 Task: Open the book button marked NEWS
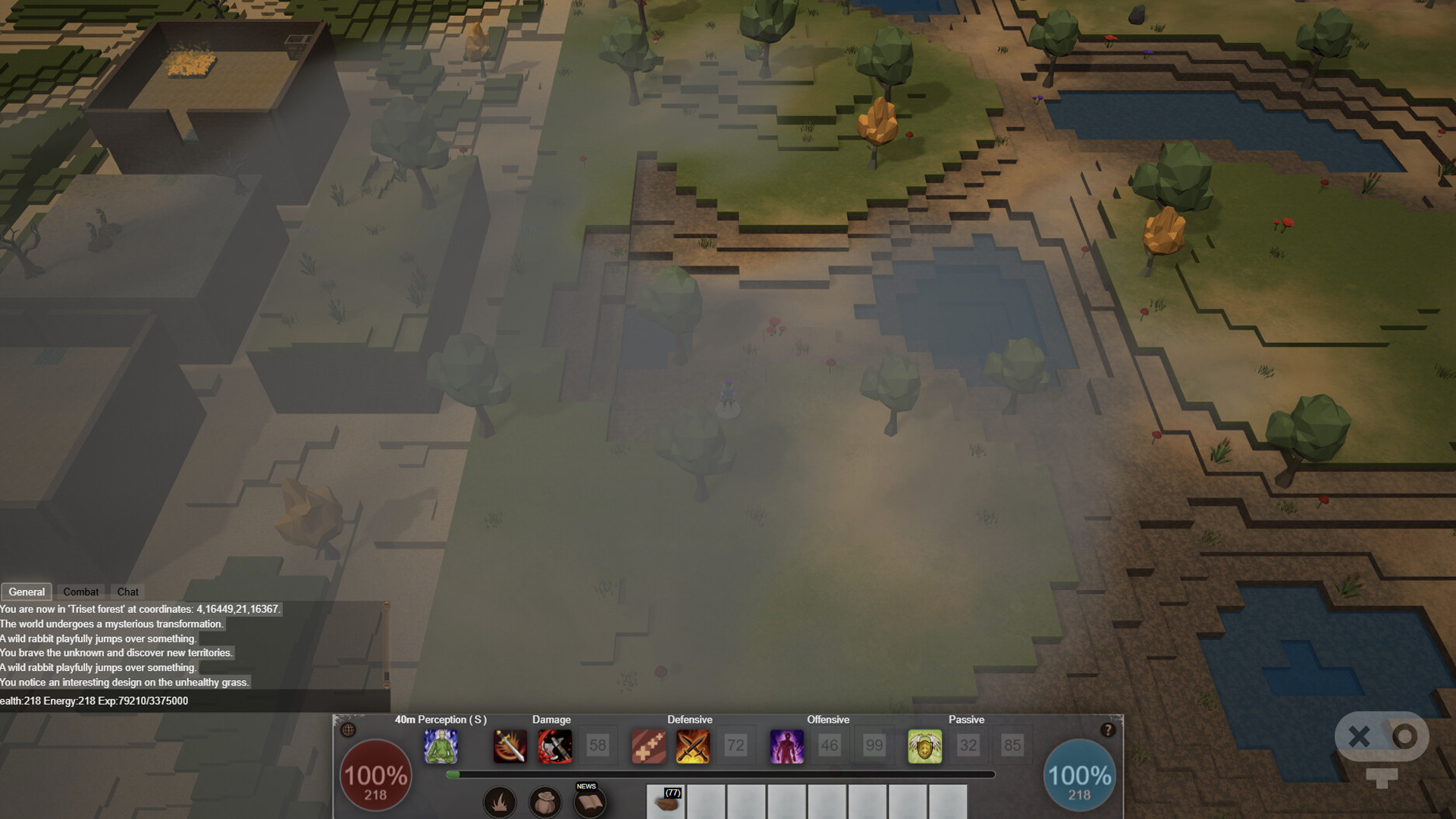point(589,802)
